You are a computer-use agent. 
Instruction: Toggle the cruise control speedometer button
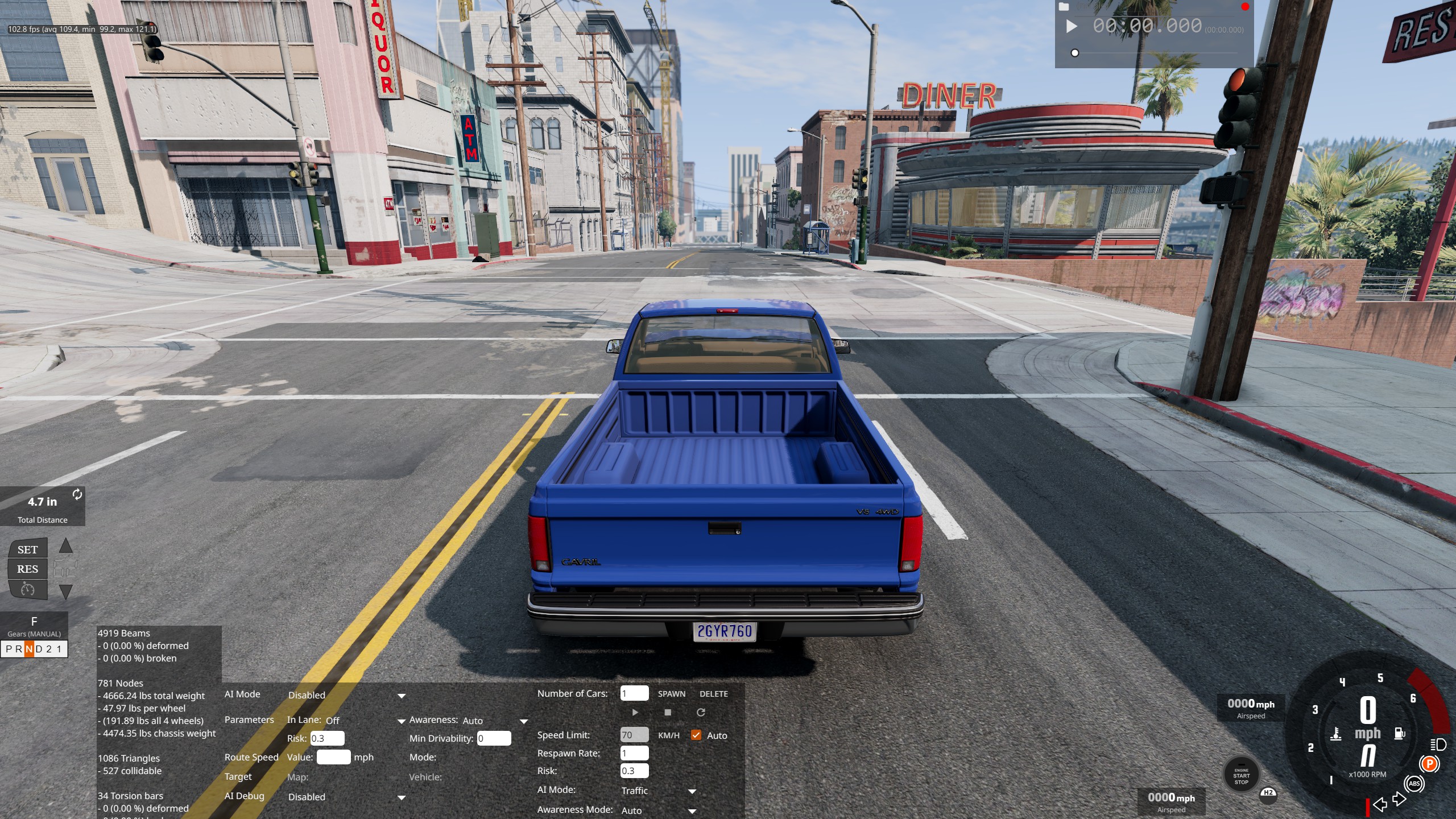click(x=27, y=589)
